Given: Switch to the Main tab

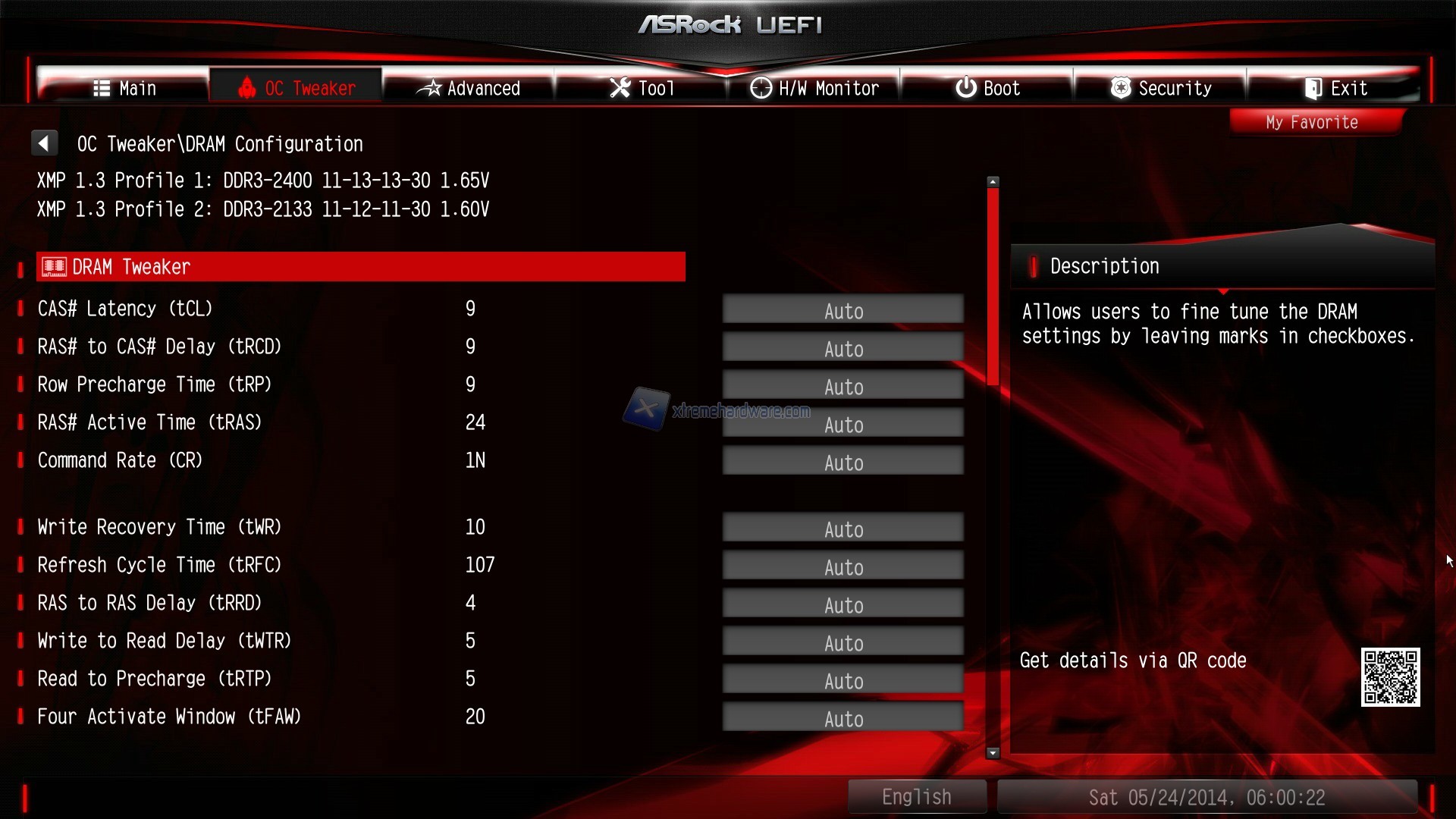Looking at the screenshot, I should 124,88.
